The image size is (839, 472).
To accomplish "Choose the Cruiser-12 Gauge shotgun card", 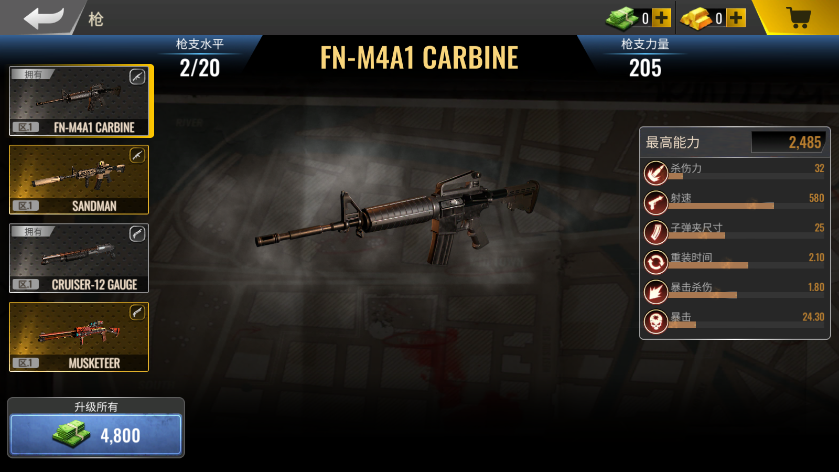I will (80, 258).
